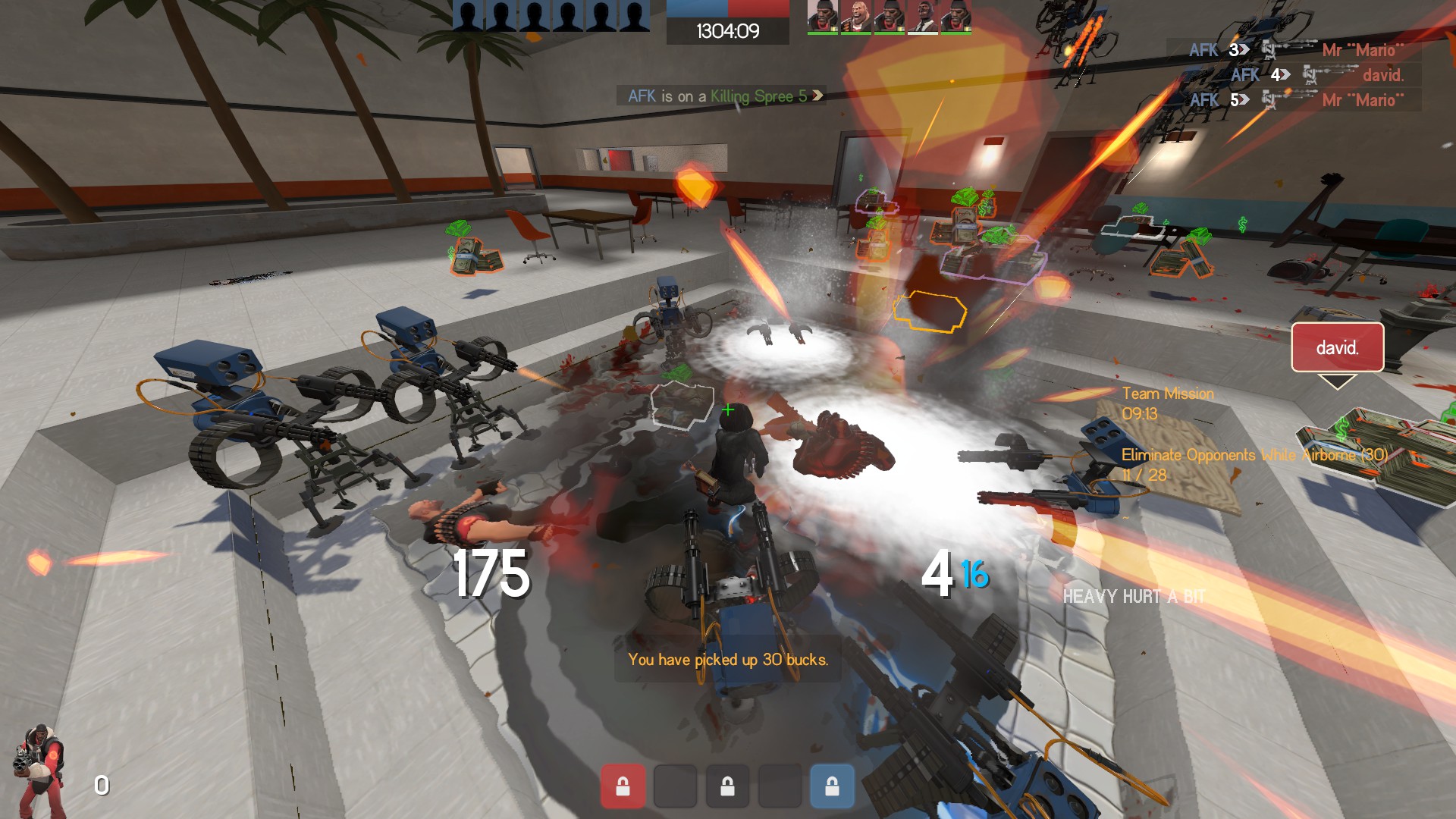Select the neutral grey locked control point
Image resolution: width=1456 pixels, height=819 pixels.
[x=727, y=786]
